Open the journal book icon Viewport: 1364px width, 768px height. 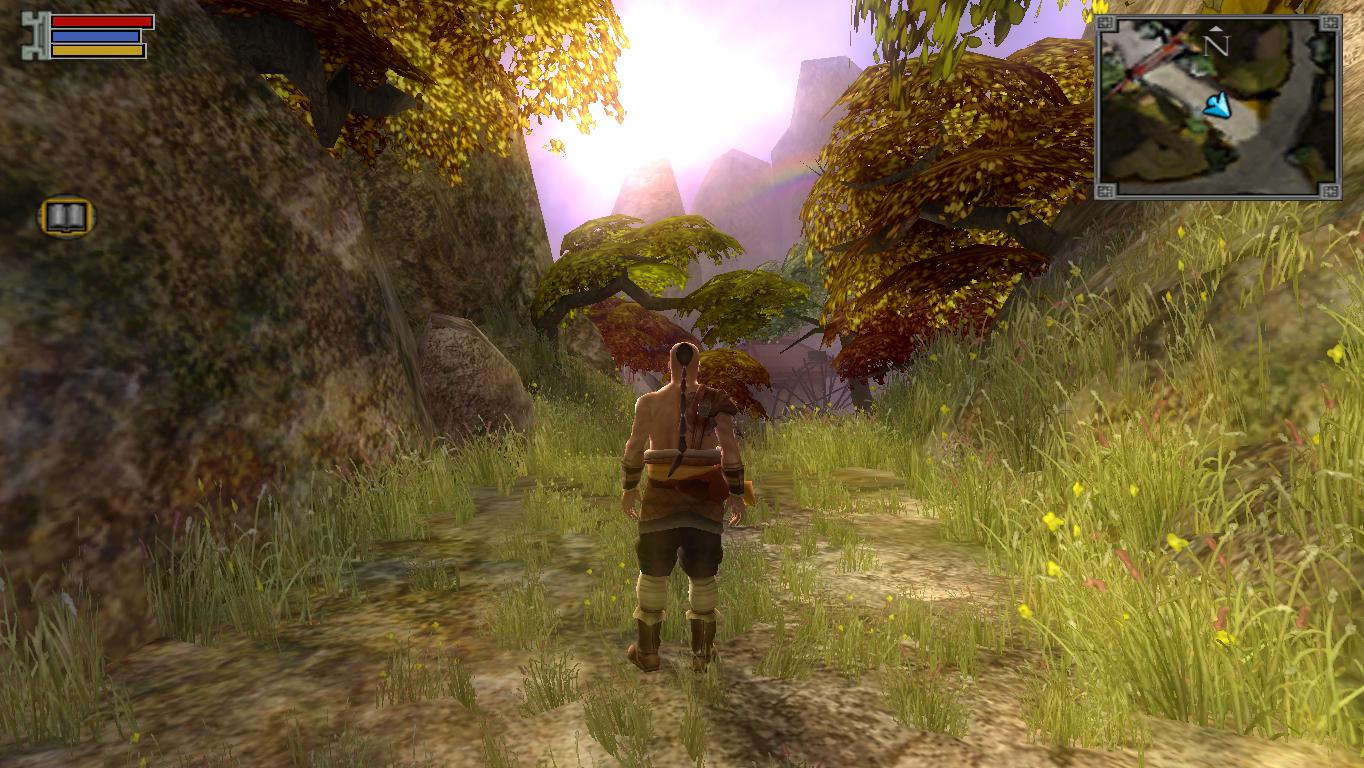click(x=67, y=216)
